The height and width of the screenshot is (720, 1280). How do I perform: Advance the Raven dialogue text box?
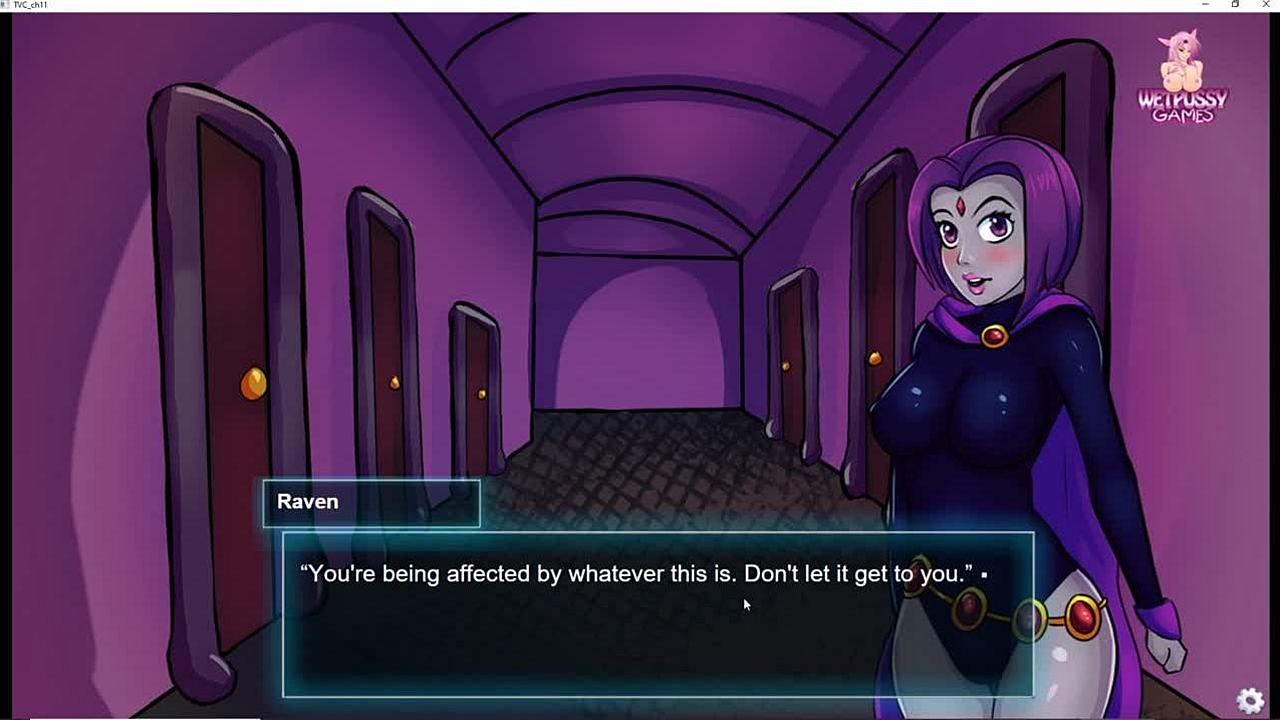click(657, 614)
